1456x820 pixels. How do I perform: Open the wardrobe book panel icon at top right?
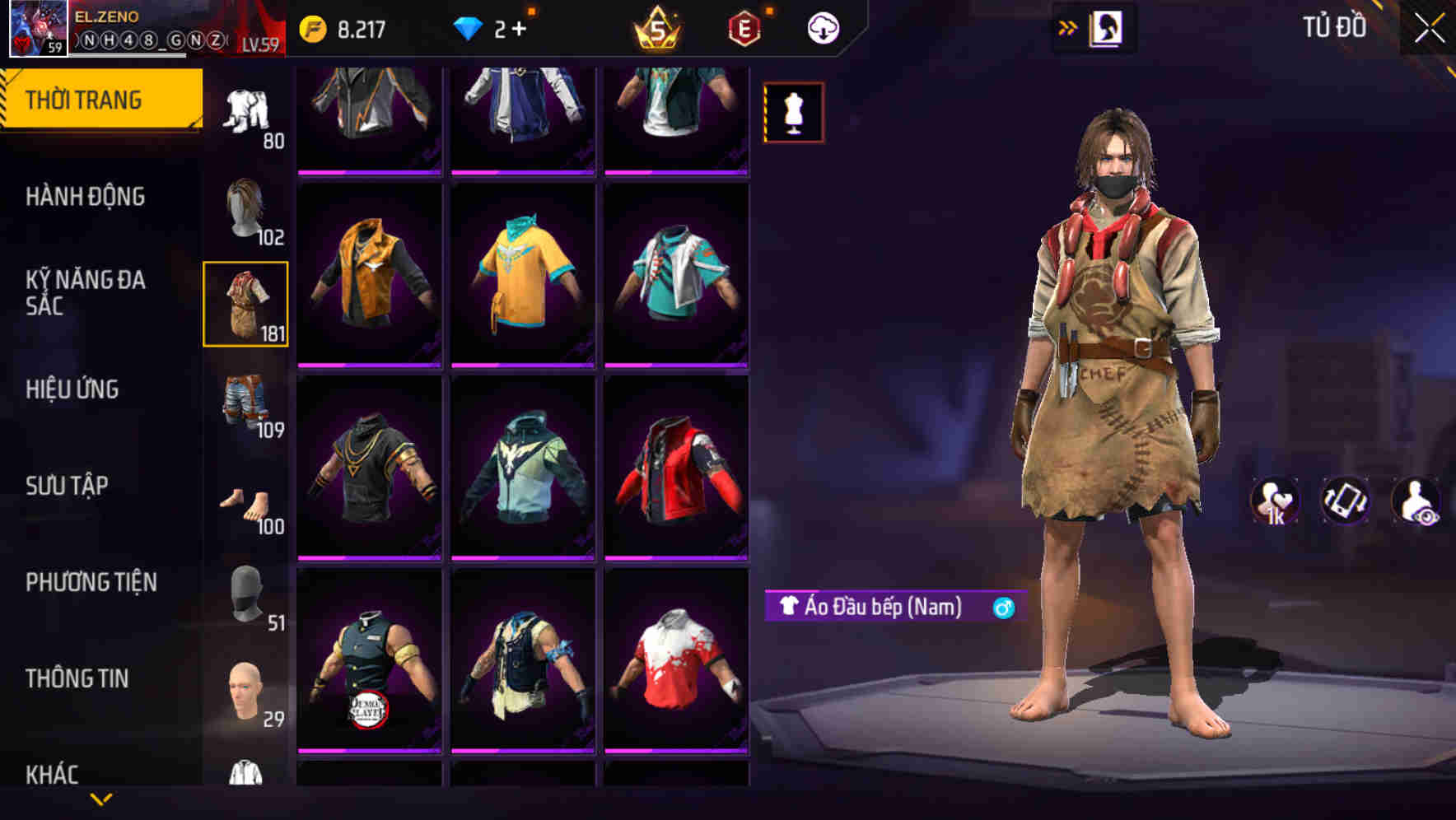coord(1108,26)
